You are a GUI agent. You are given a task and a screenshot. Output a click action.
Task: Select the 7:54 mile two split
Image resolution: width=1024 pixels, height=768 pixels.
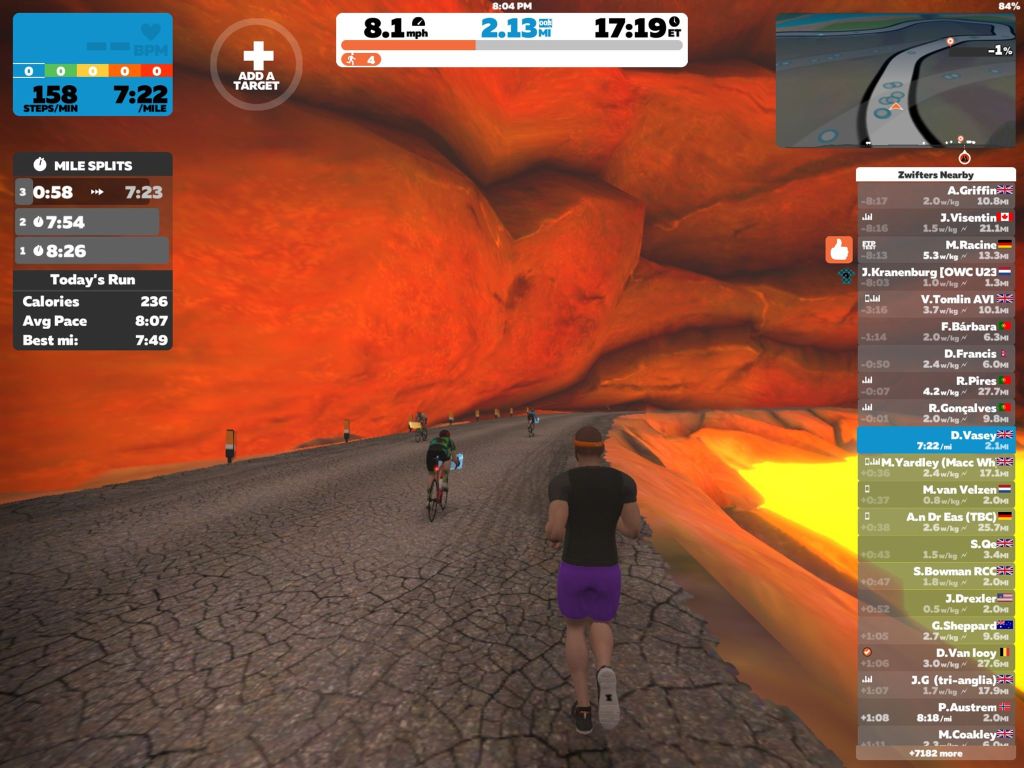tap(86, 221)
